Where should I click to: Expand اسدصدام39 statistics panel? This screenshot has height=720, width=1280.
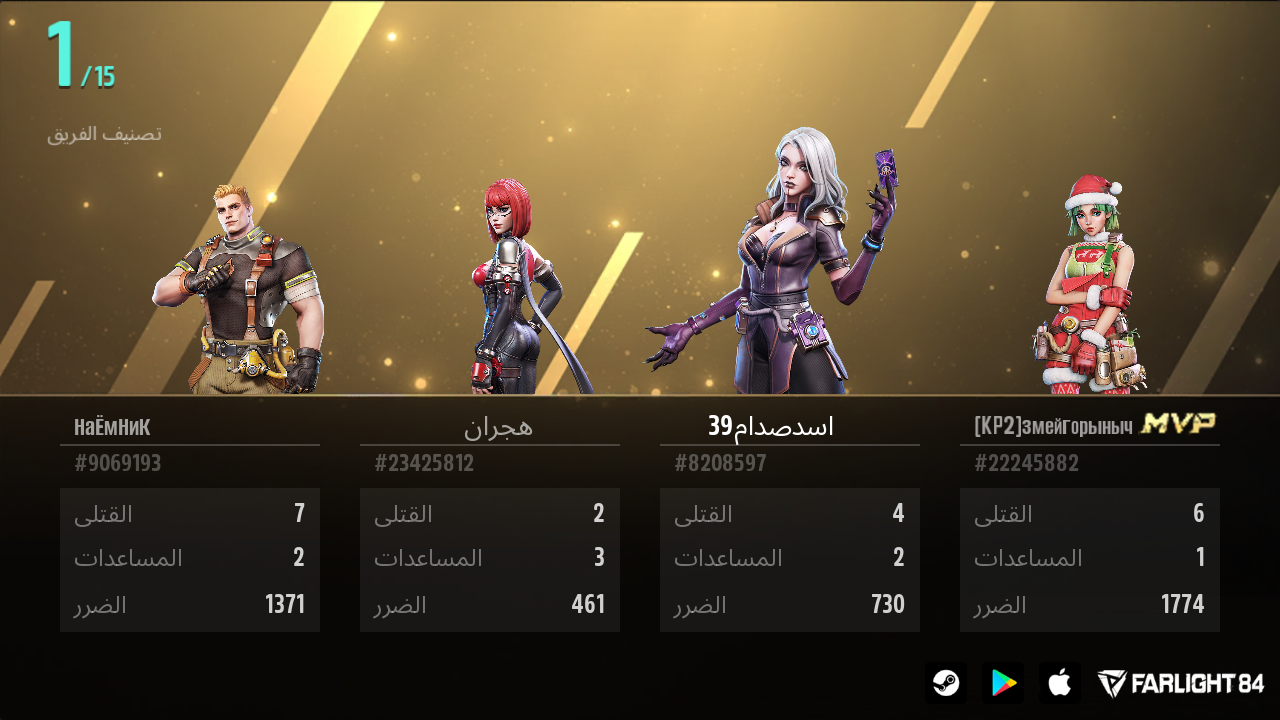point(789,560)
